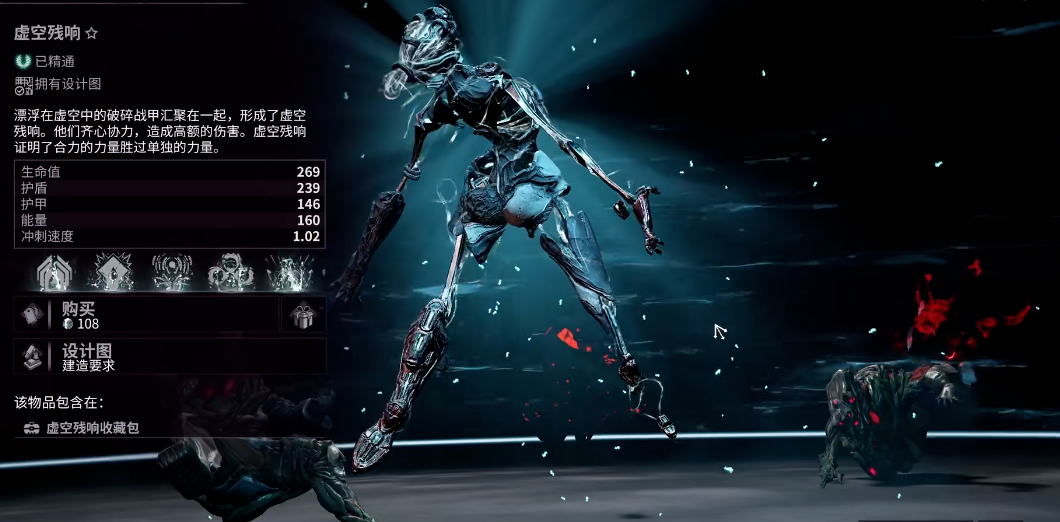Screen dimensions: 1060x522
Task: Open the 设计图 build requirements
Action: 168,357
